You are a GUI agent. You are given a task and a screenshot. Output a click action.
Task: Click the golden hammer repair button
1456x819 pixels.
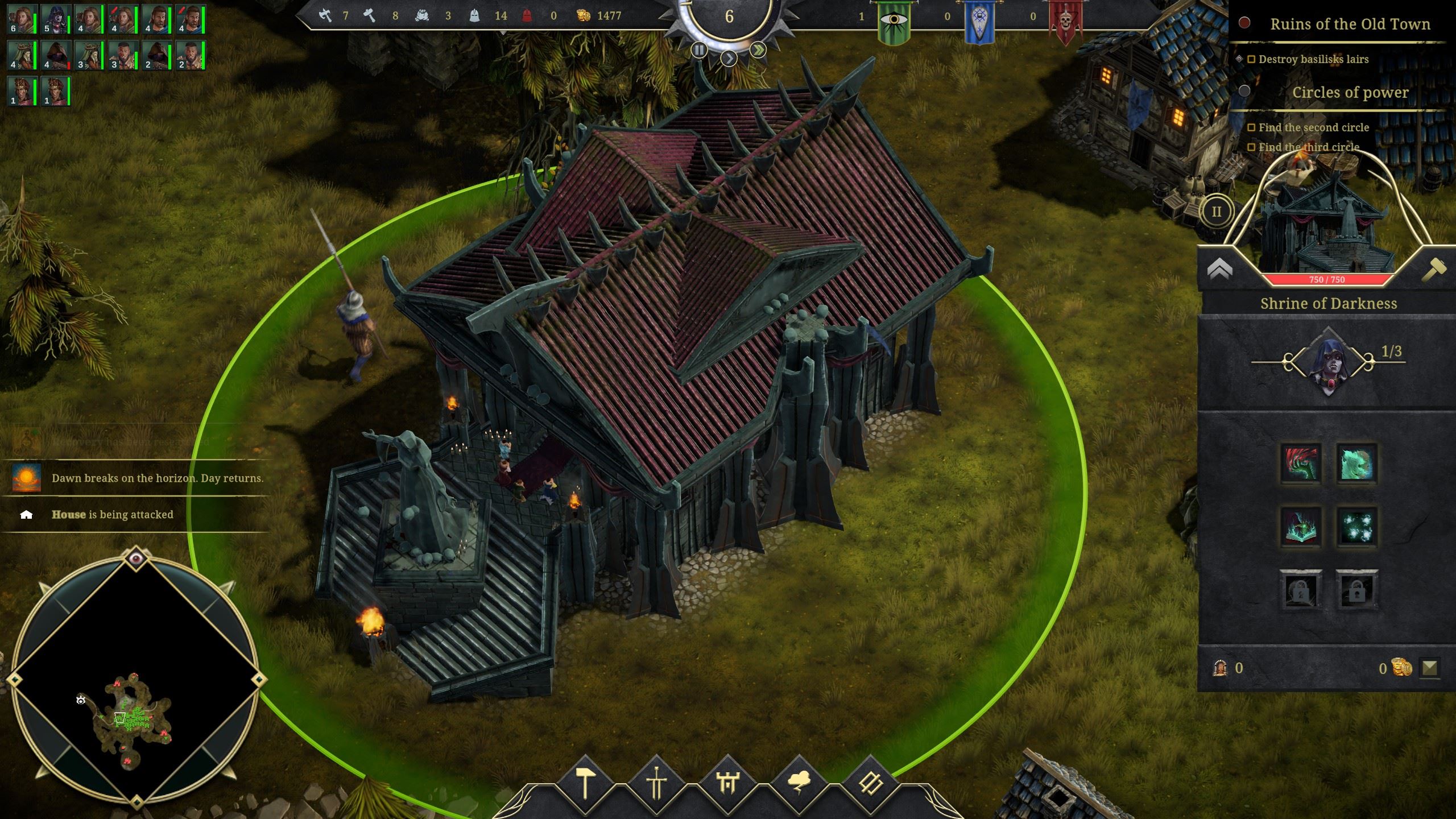[1434, 269]
